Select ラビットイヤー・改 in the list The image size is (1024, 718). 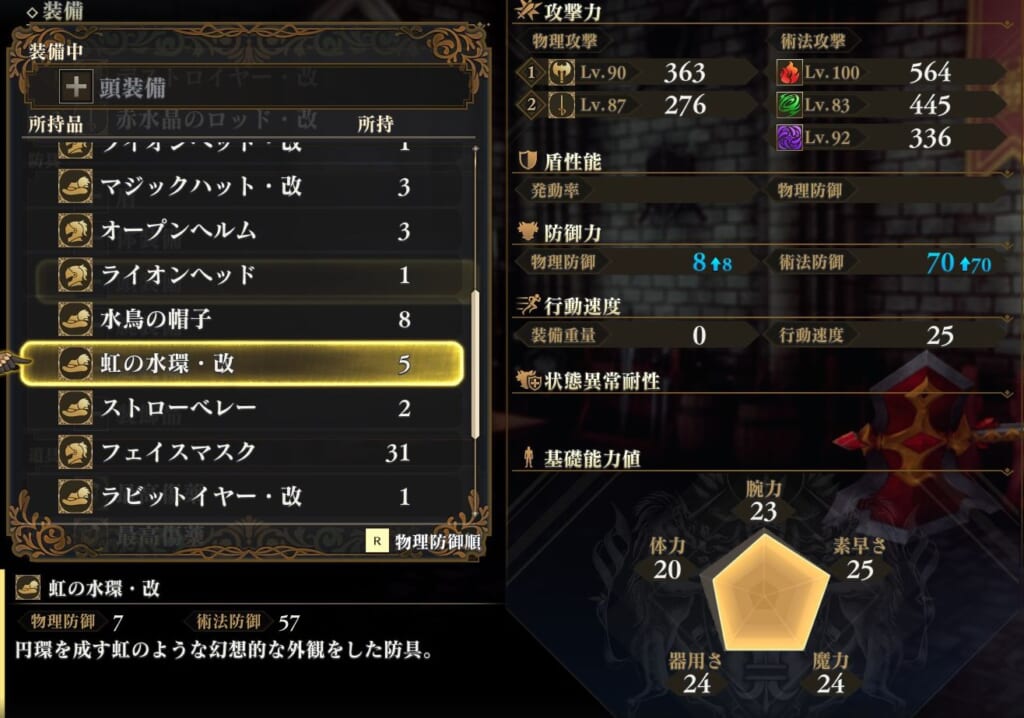[240, 496]
